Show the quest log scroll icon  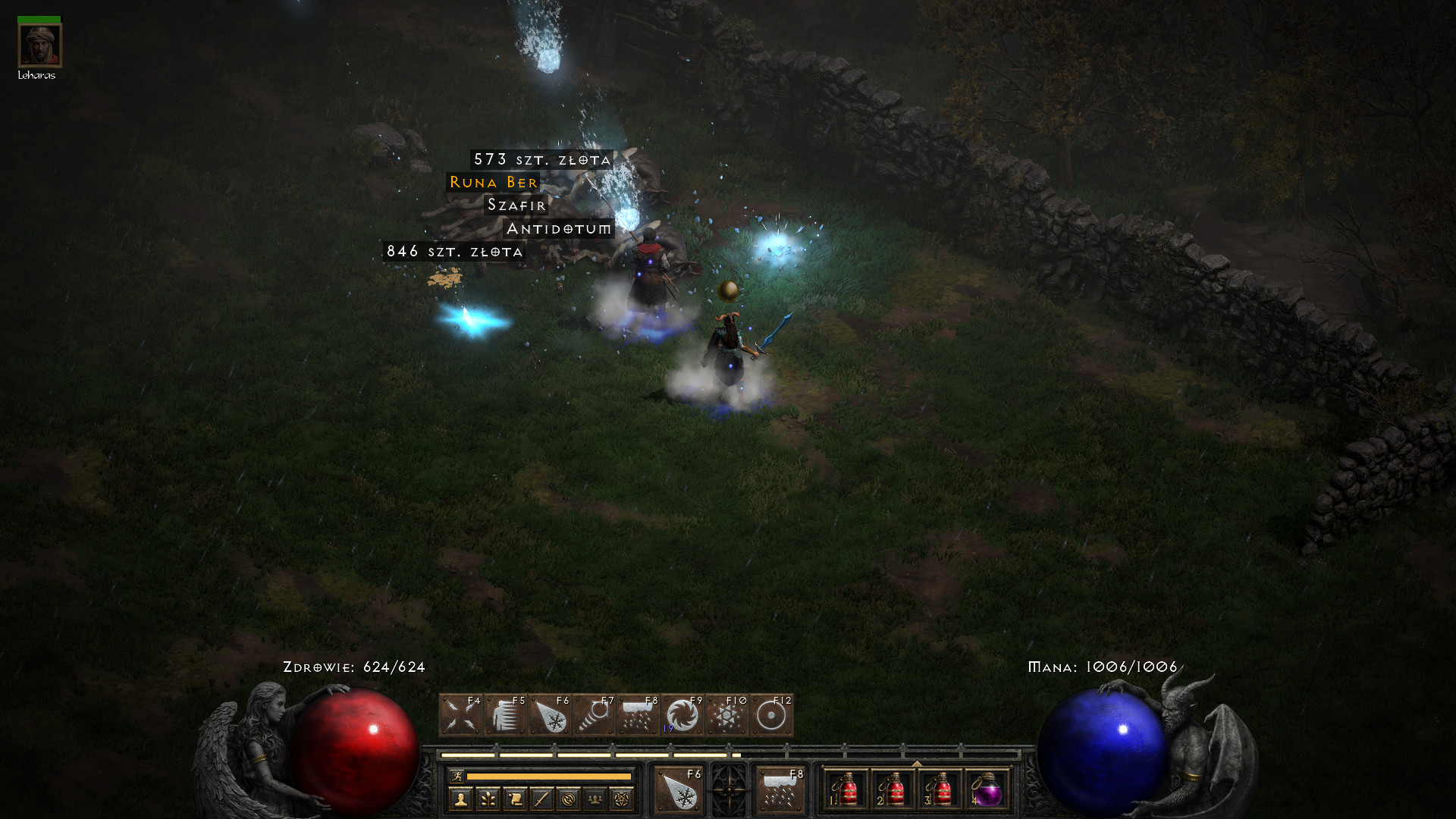515,799
